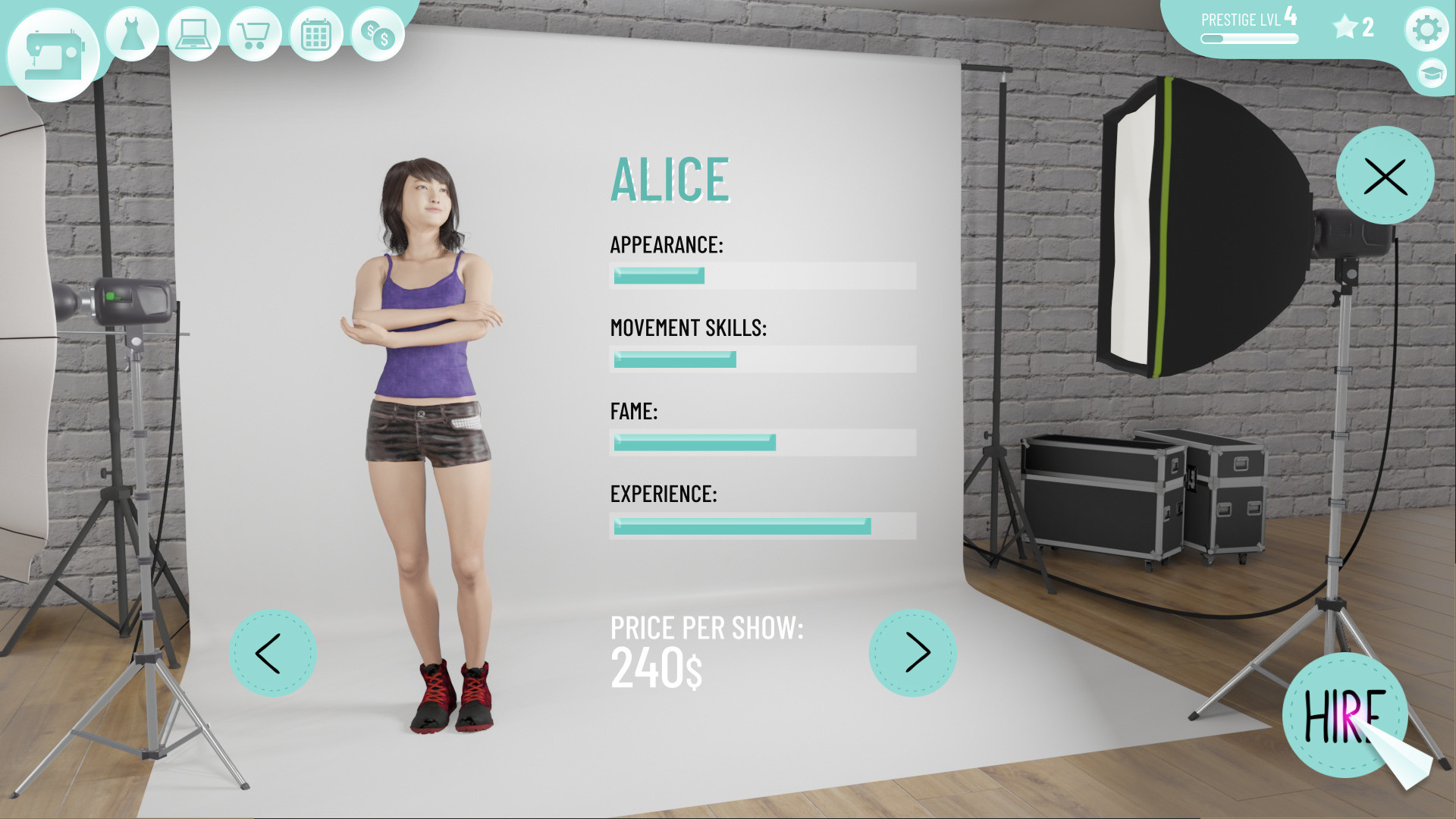Viewport: 1456px width, 819px height.
Task: Click Alice's name heading
Action: pyautogui.click(x=670, y=180)
